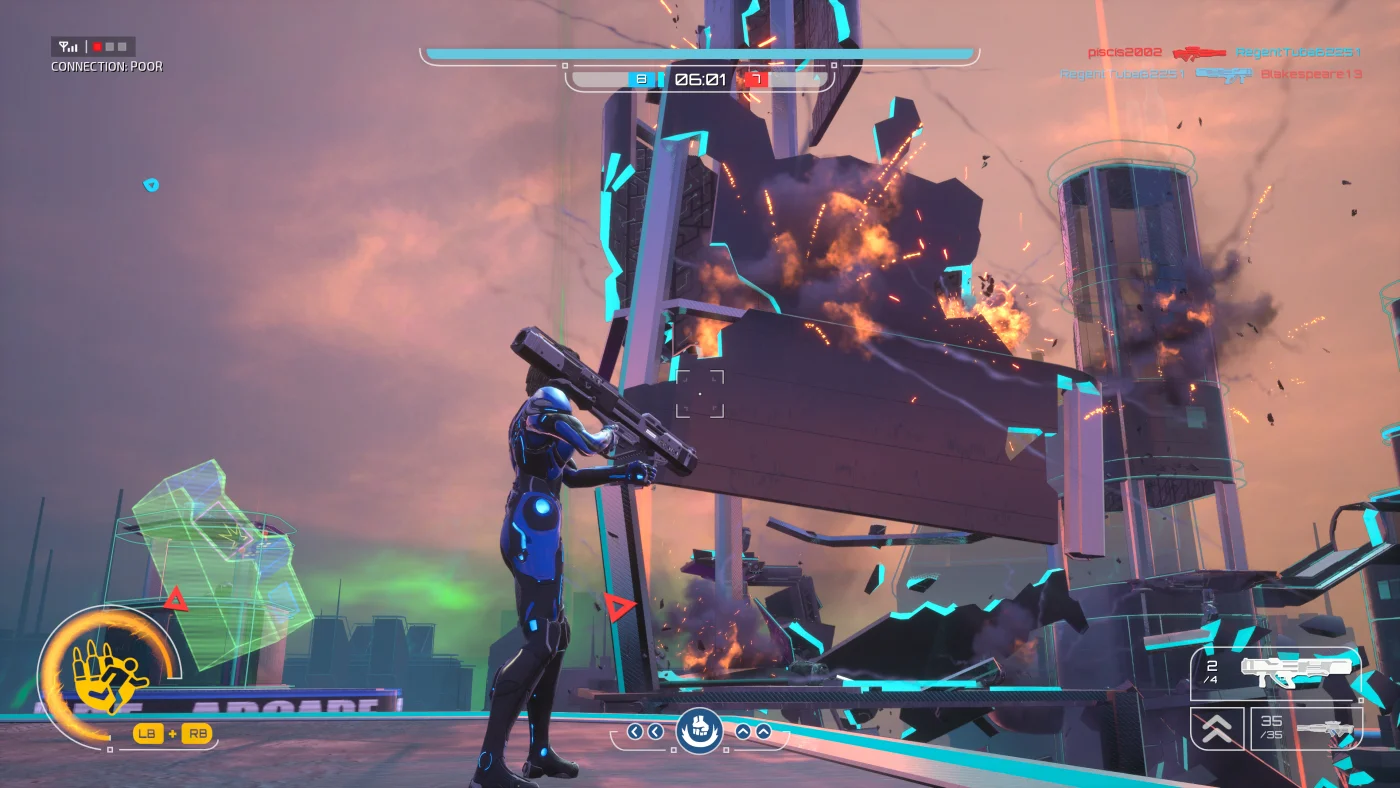
Task: Select the rocket launcher weapon slot
Action: tap(1275, 674)
